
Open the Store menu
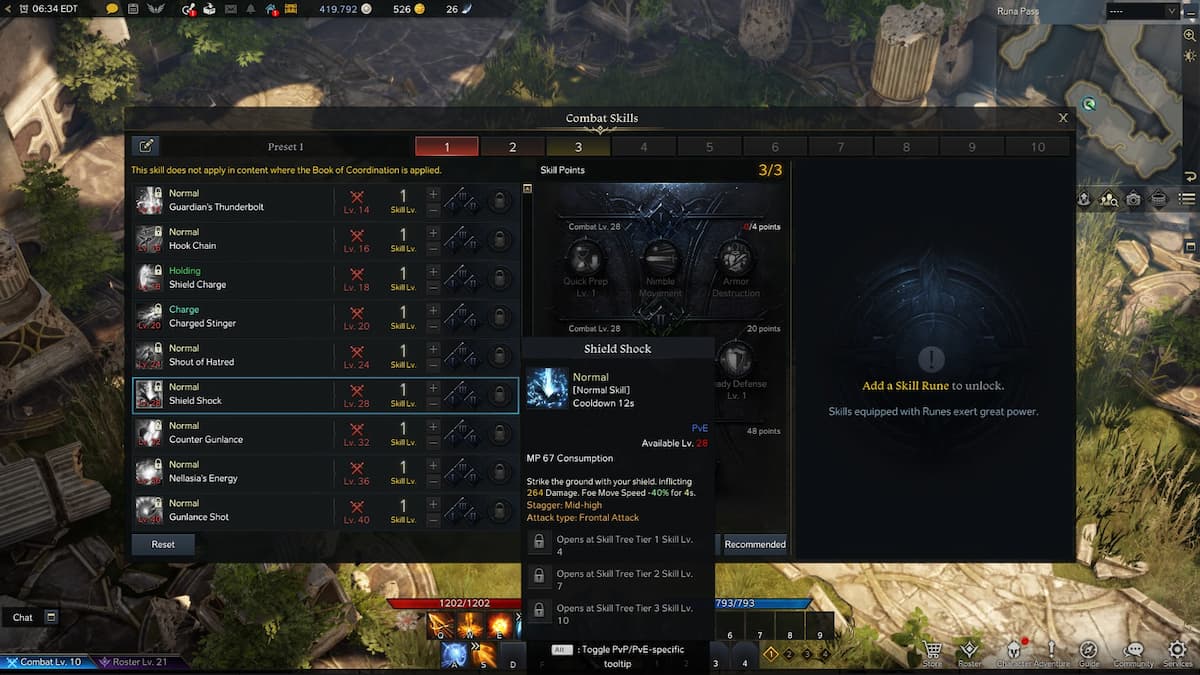point(932,651)
